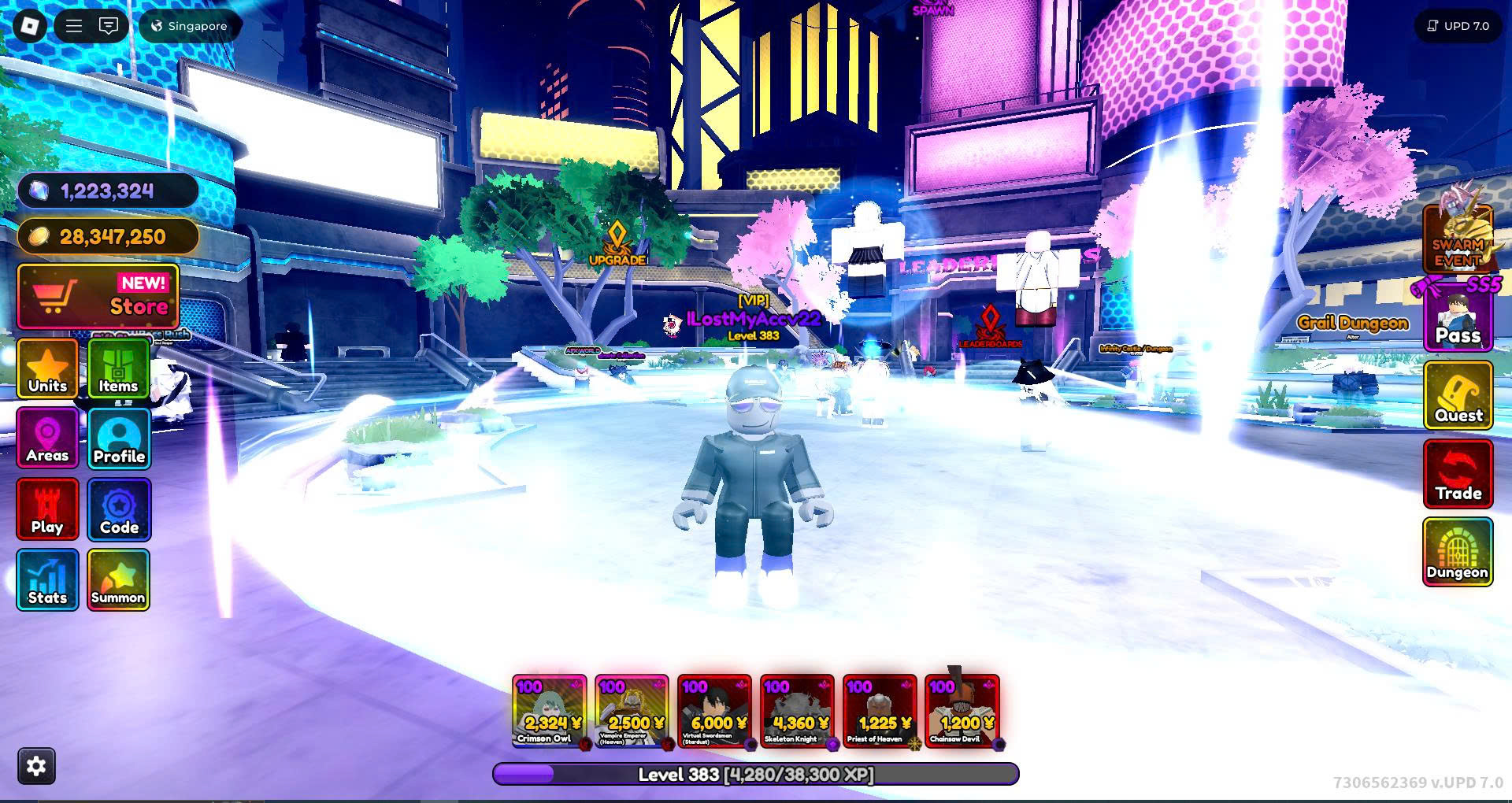The image size is (1512, 803).
Task: Enter the Dungeon menu
Action: click(1458, 553)
